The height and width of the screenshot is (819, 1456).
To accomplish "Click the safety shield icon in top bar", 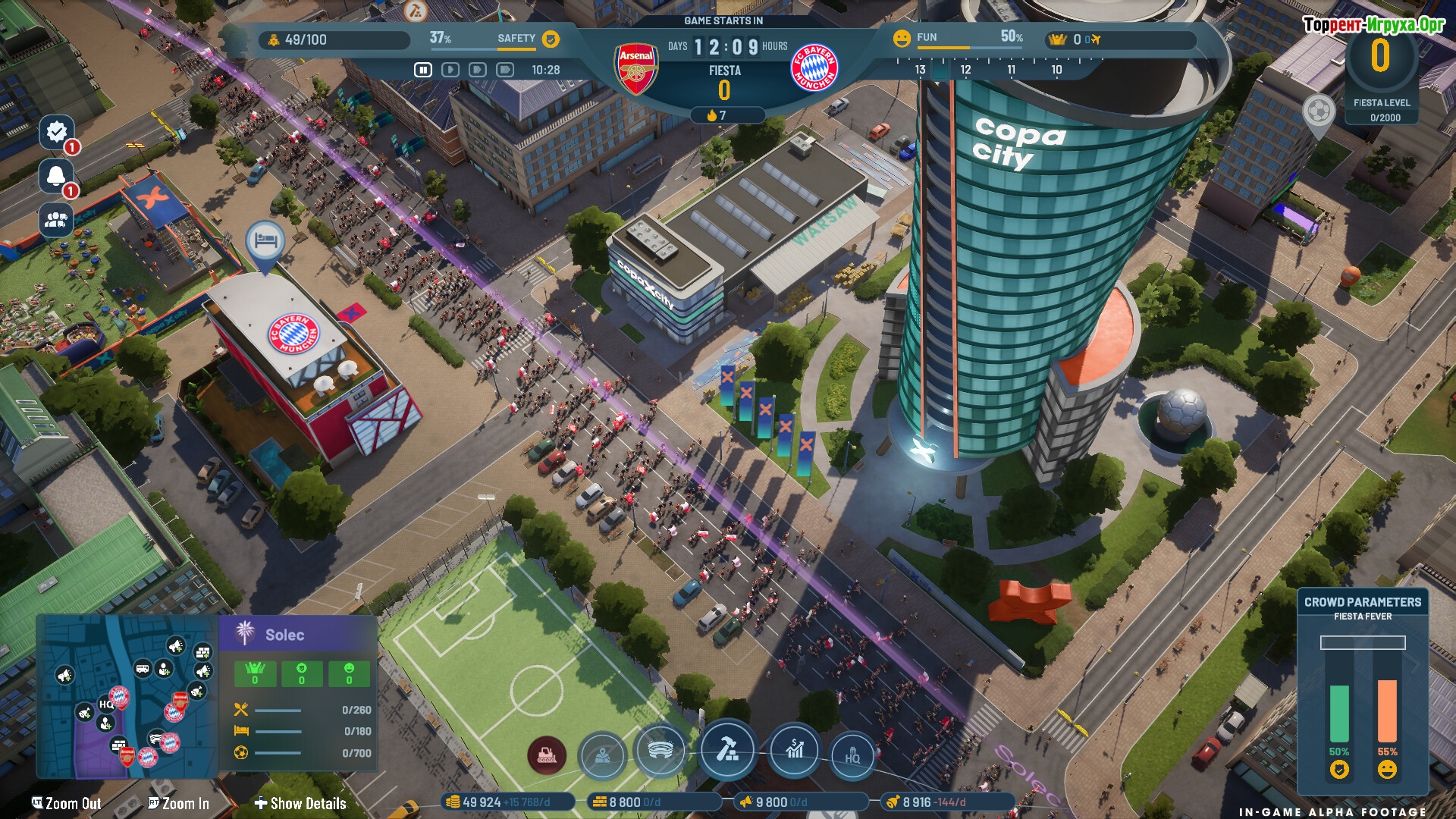I will pos(551,39).
